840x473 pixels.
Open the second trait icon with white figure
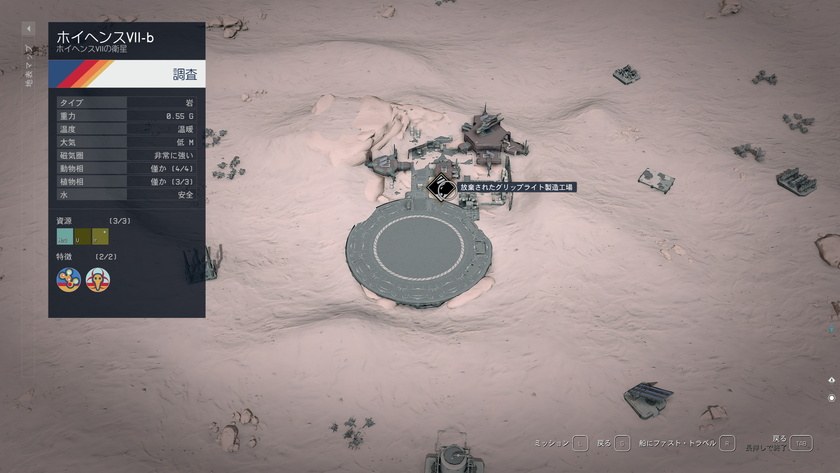pyautogui.click(x=98, y=279)
